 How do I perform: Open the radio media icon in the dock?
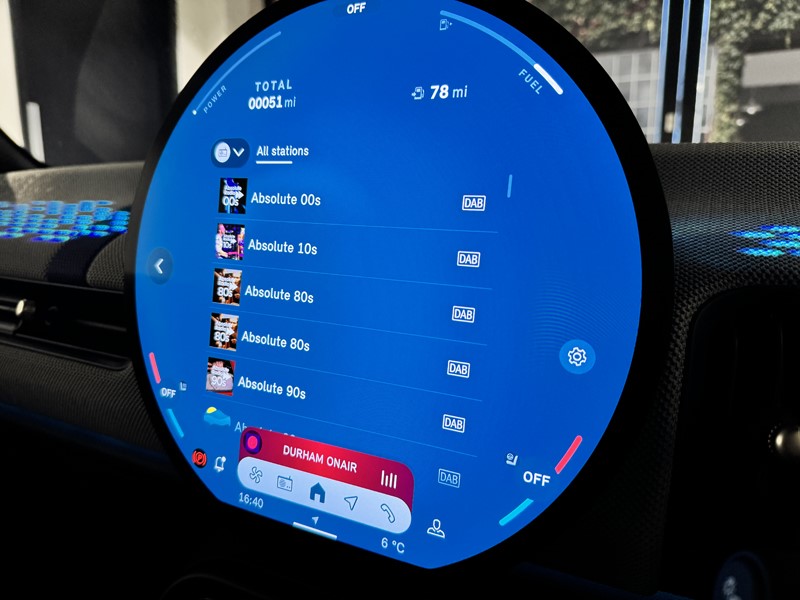(x=285, y=485)
